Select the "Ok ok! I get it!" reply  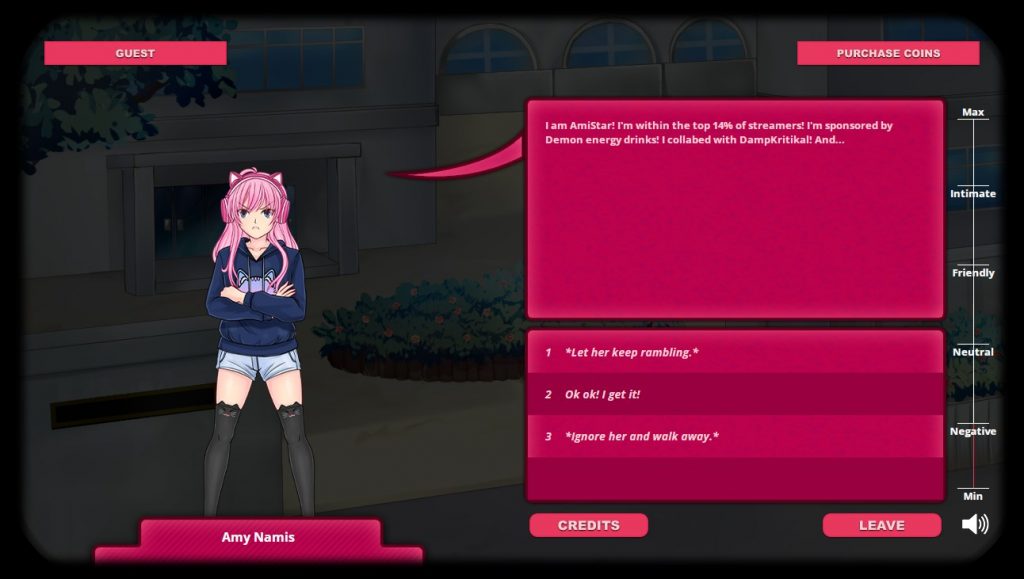735,394
